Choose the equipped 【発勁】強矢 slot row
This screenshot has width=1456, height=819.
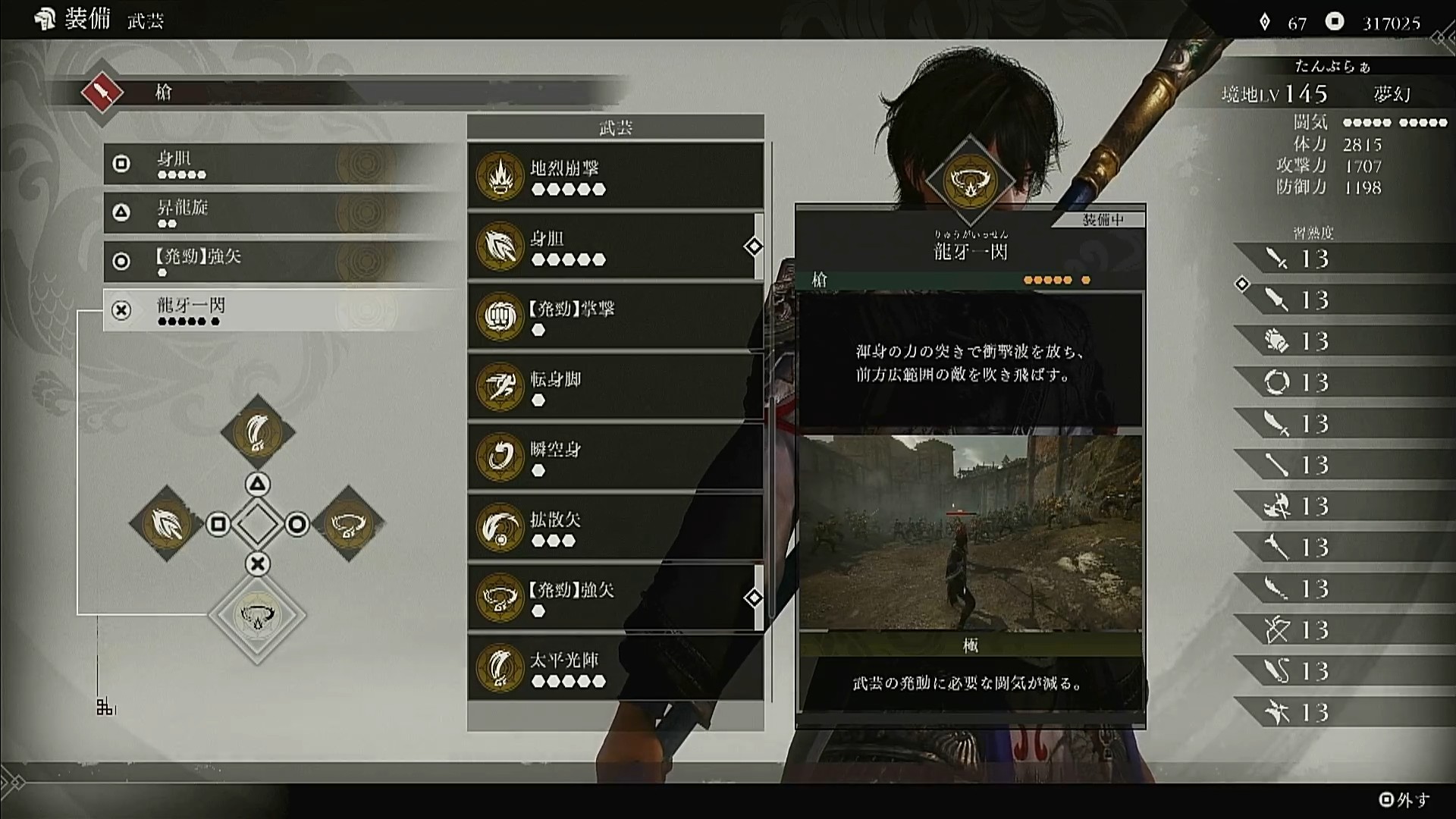click(281, 261)
